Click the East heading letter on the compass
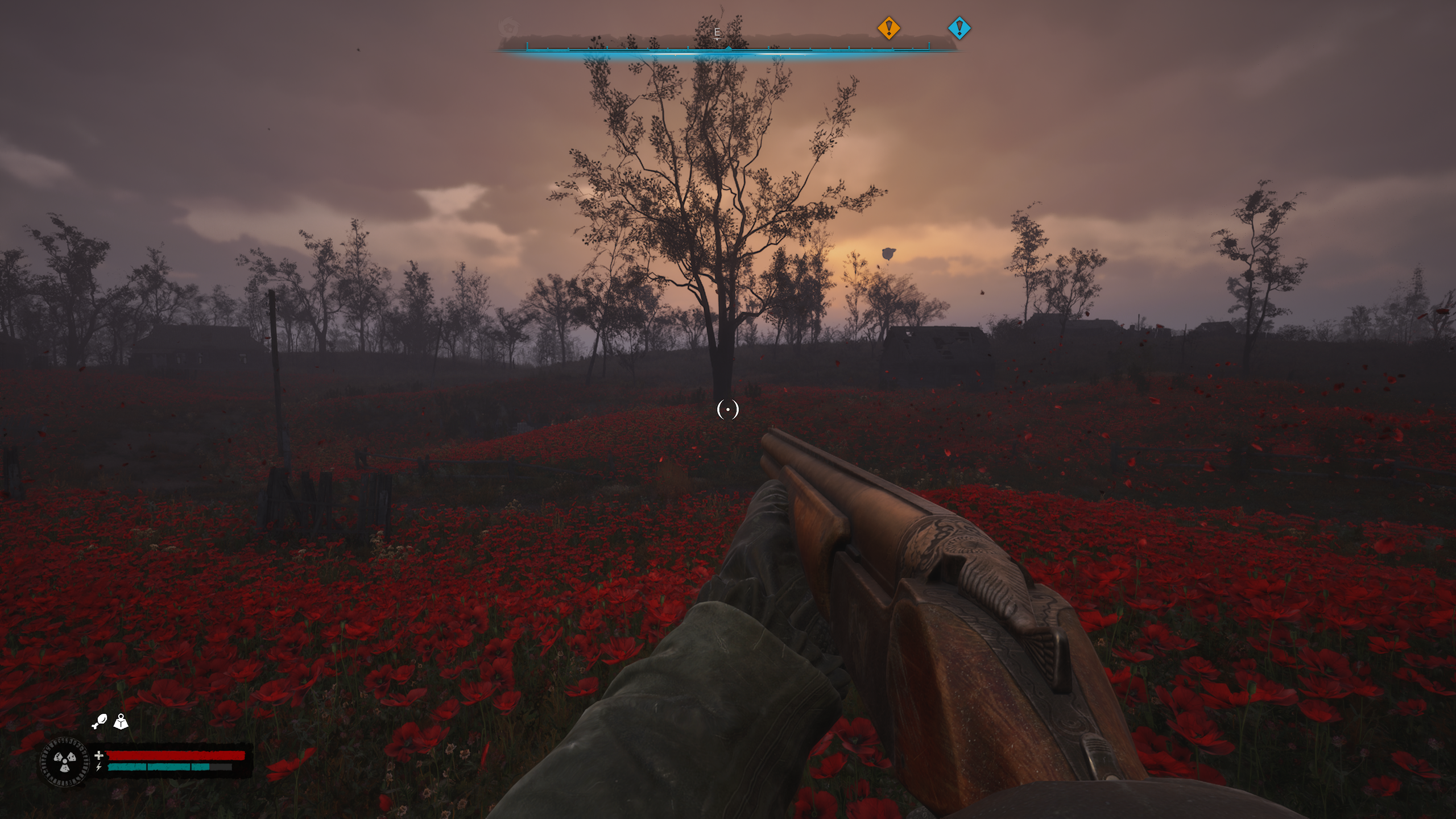 click(x=717, y=32)
